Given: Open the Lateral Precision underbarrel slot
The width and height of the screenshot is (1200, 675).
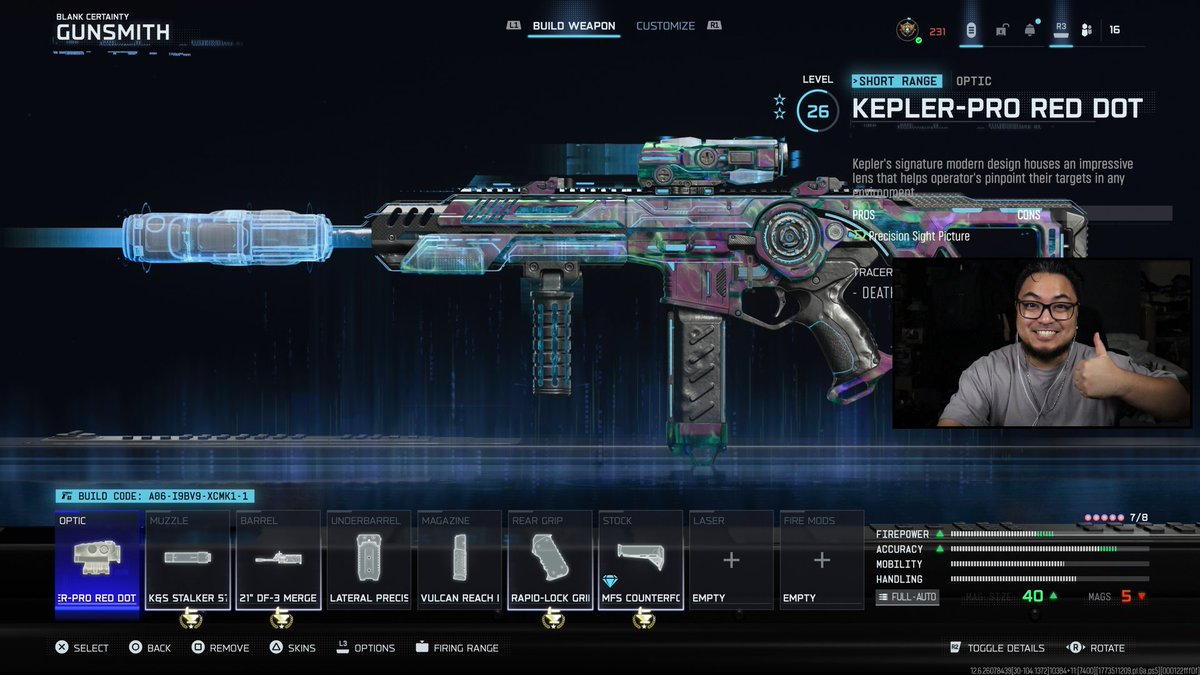Looking at the screenshot, I should (369, 560).
